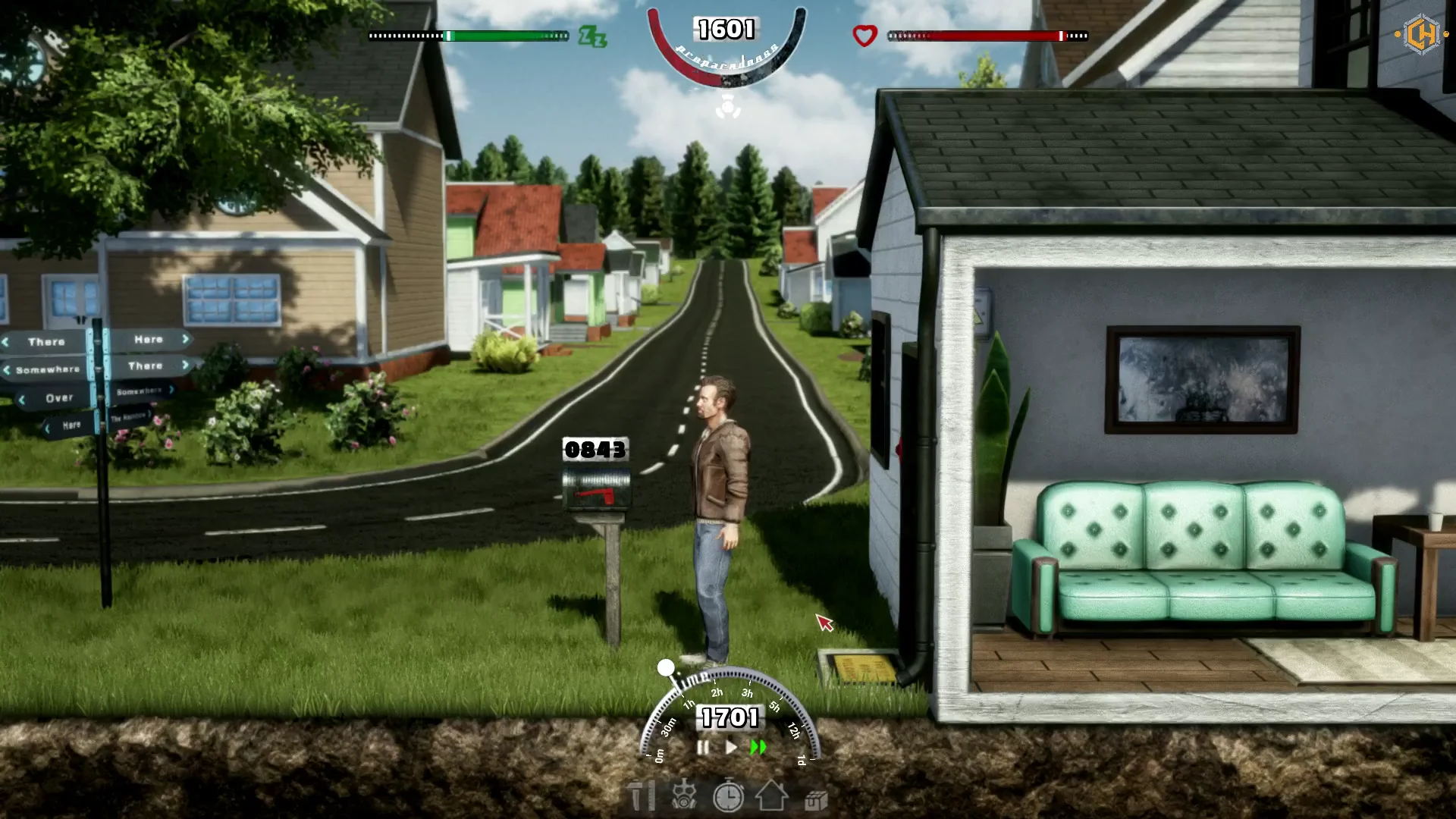The image size is (1456, 819).
Task: Open the cardboard box inventory icon
Action: pos(816,800)
